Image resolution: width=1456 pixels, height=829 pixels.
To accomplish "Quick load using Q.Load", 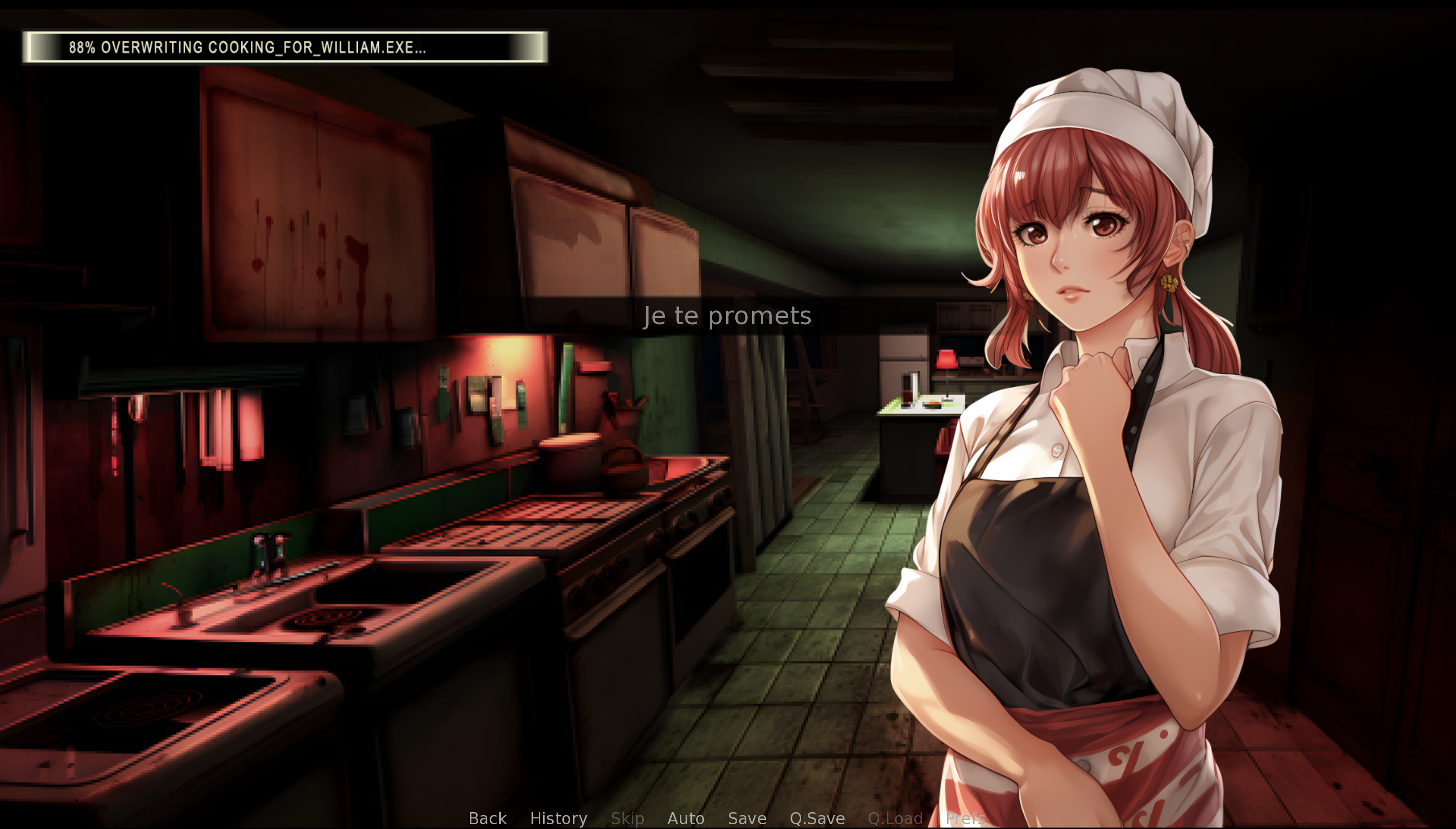I will pos(895,818).
